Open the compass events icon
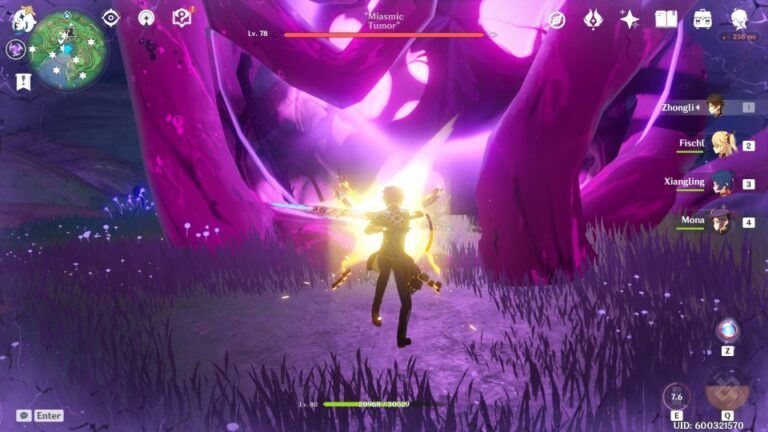 tap(556, 19)
